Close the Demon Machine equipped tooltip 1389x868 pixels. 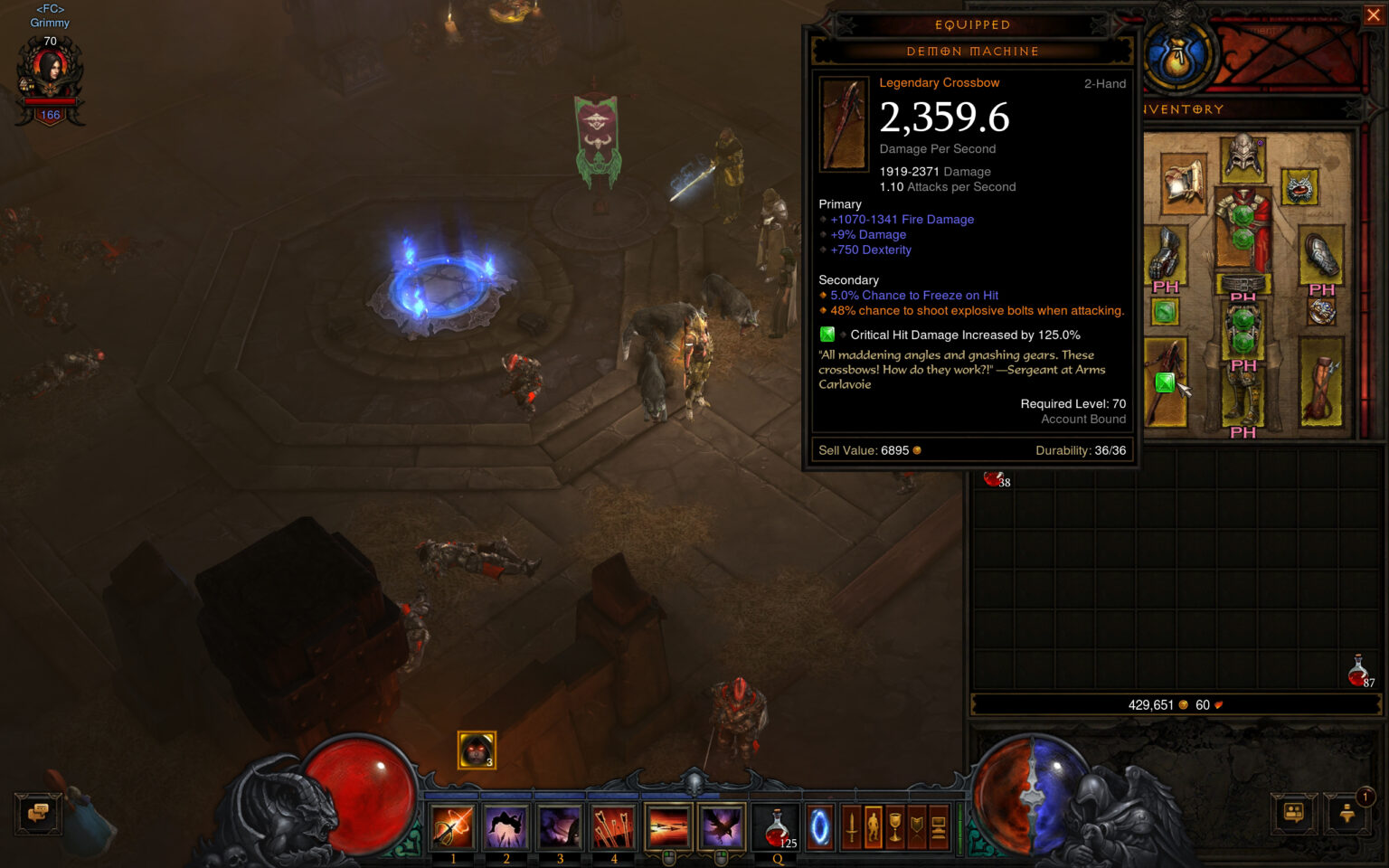point(1373,14)
